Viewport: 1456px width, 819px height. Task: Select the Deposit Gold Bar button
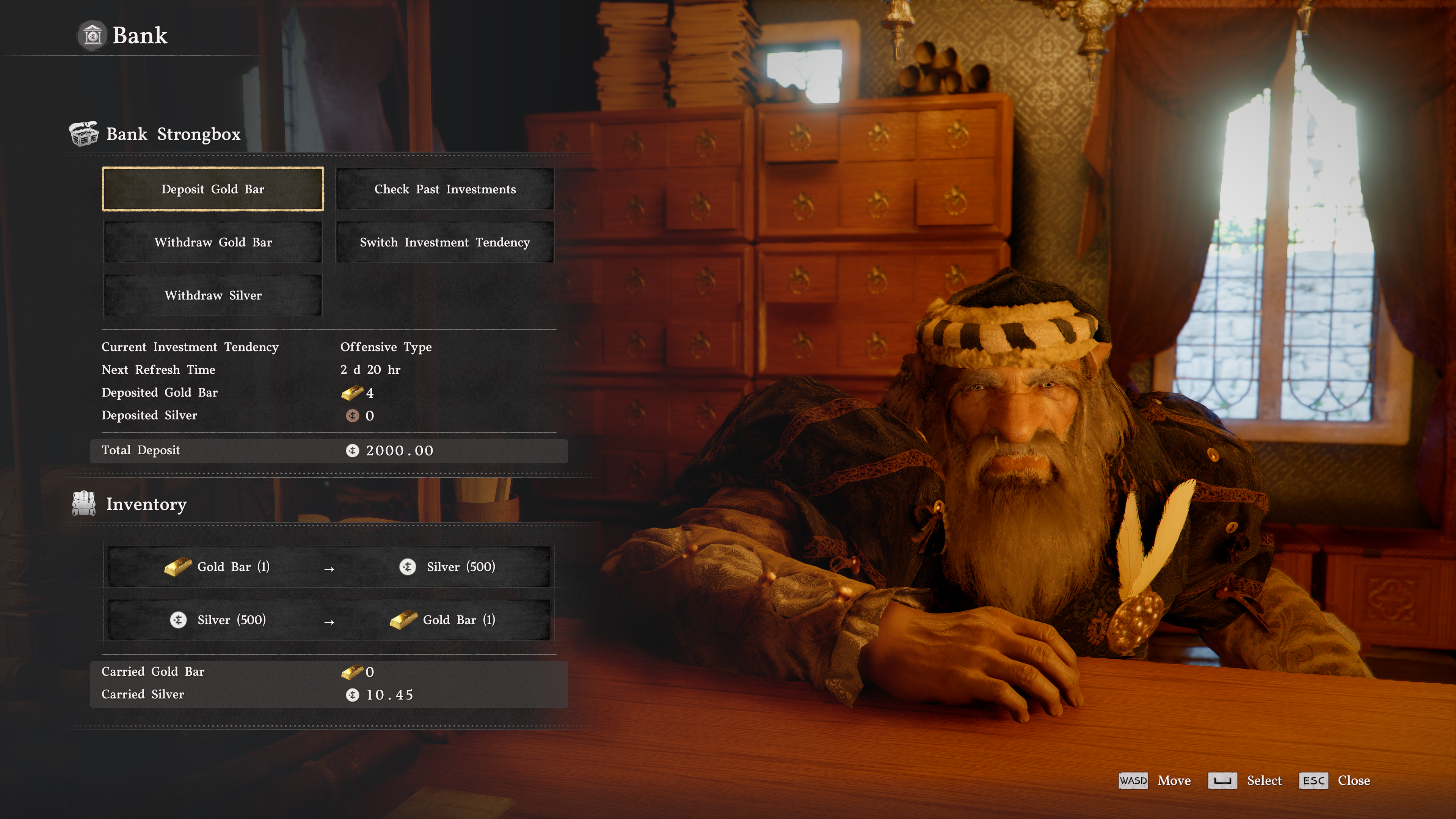point(212,189)
